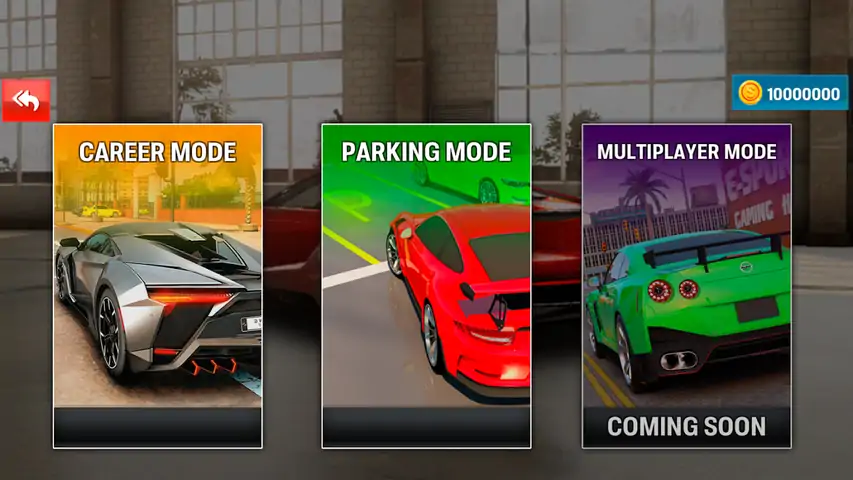Viewport: 853px width, 480px height.
Task: Select the Career Mode card
Action: [x=158, y=285]
